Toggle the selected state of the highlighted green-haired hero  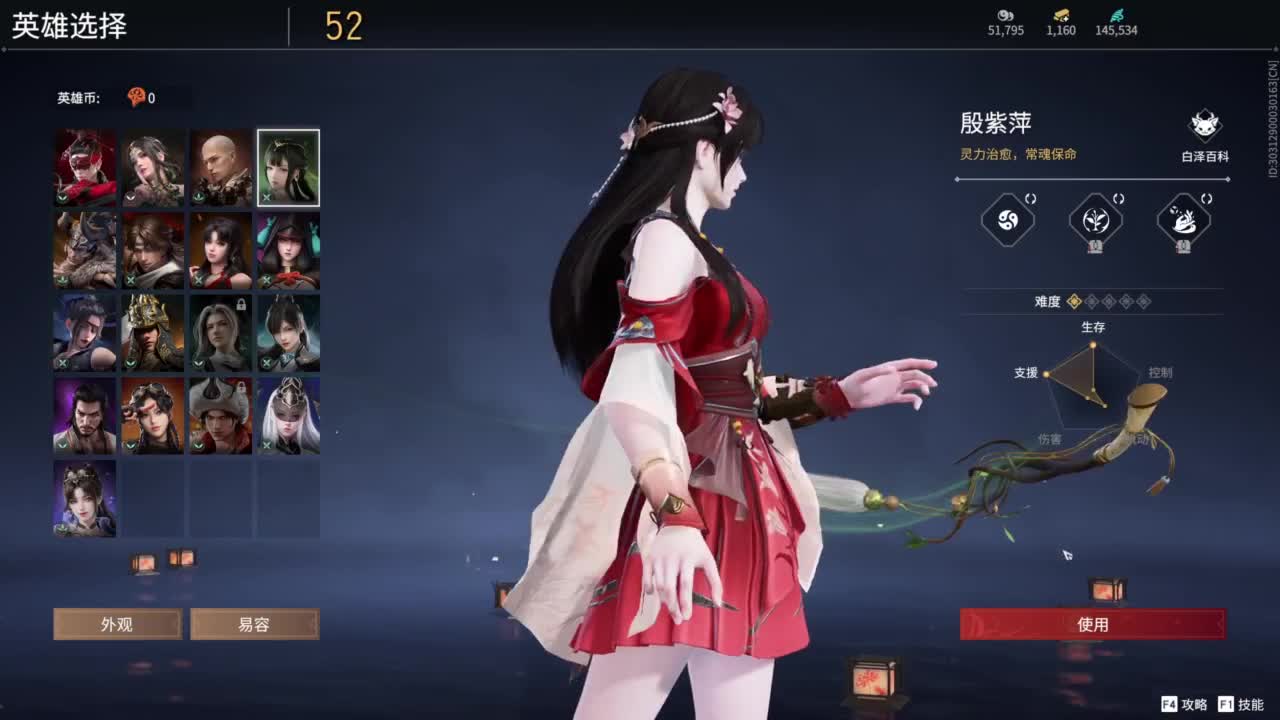(288, 168)
